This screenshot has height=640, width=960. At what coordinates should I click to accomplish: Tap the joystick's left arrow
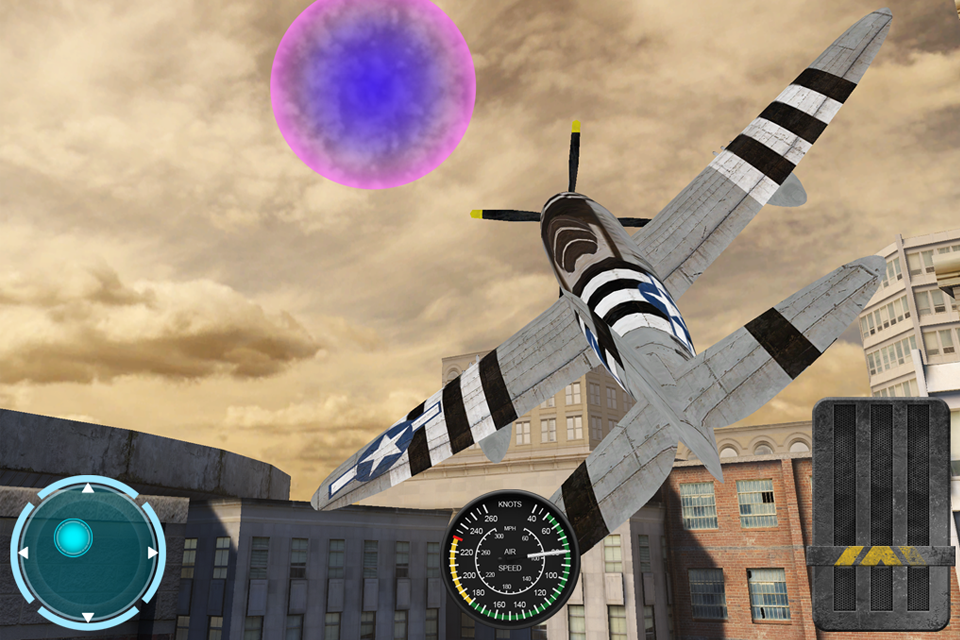tap(23, 552)
